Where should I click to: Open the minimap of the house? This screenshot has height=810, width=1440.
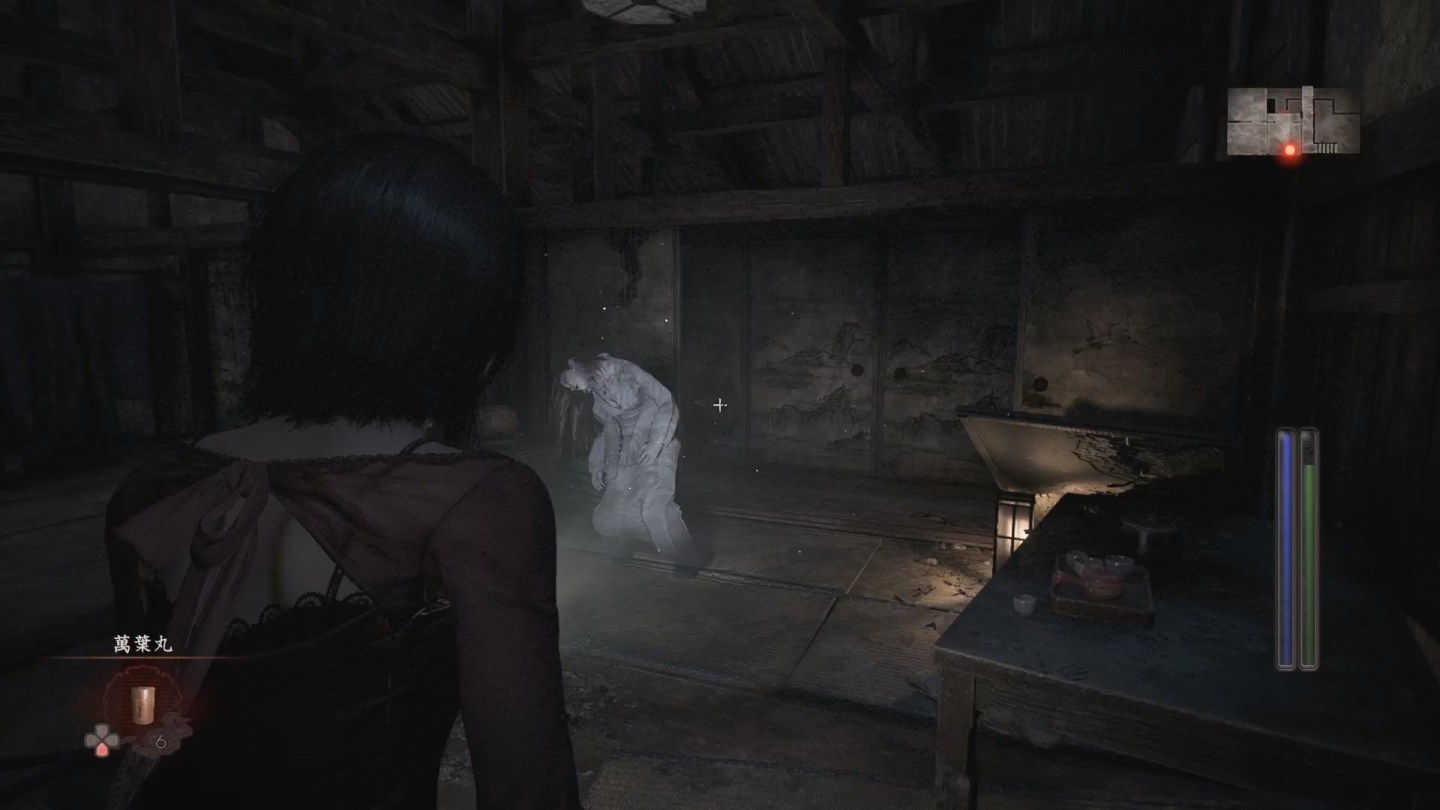pyautogui.click(x=1292, y=121)
